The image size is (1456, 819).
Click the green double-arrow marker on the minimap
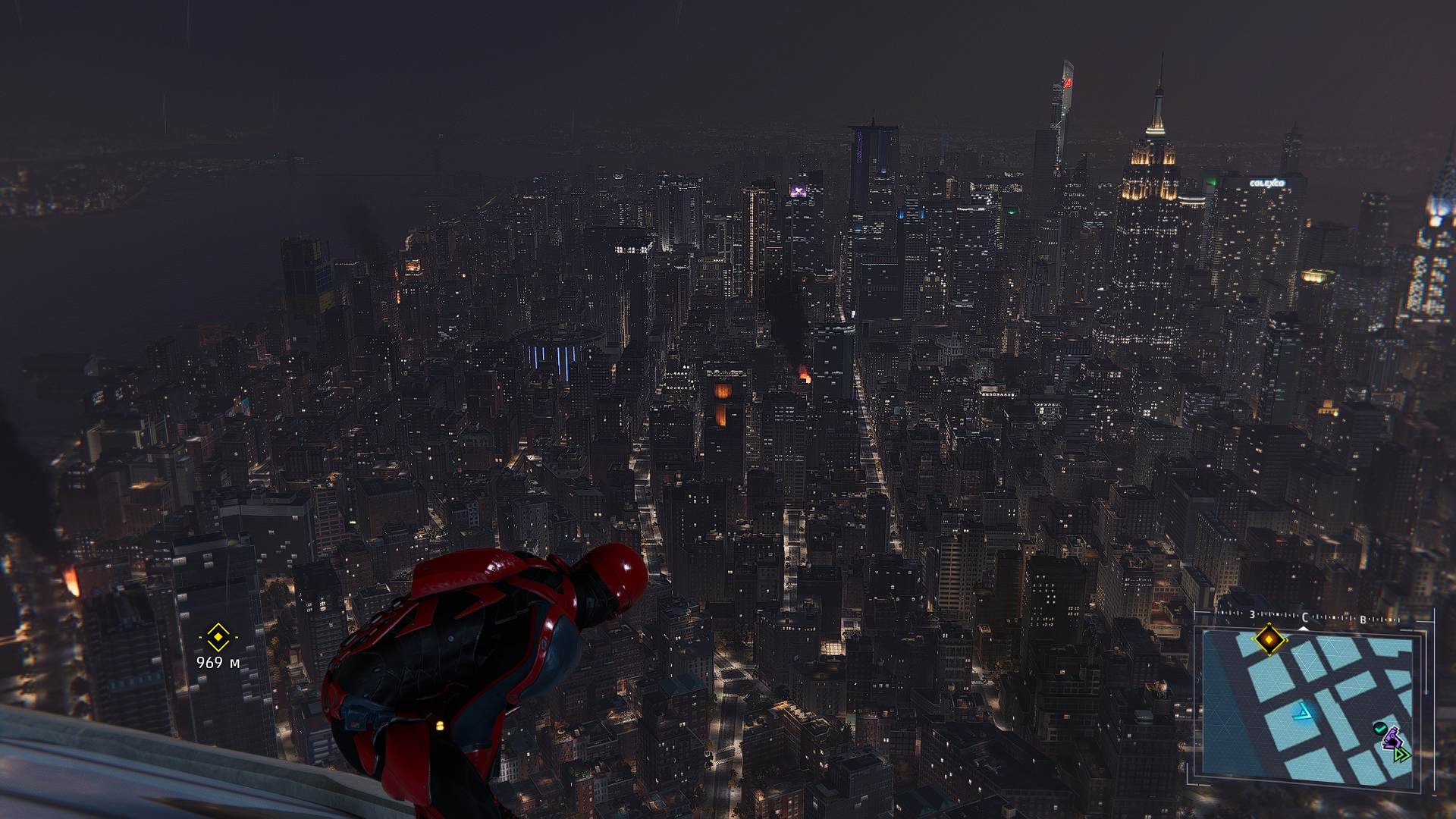pos(1401,754)
